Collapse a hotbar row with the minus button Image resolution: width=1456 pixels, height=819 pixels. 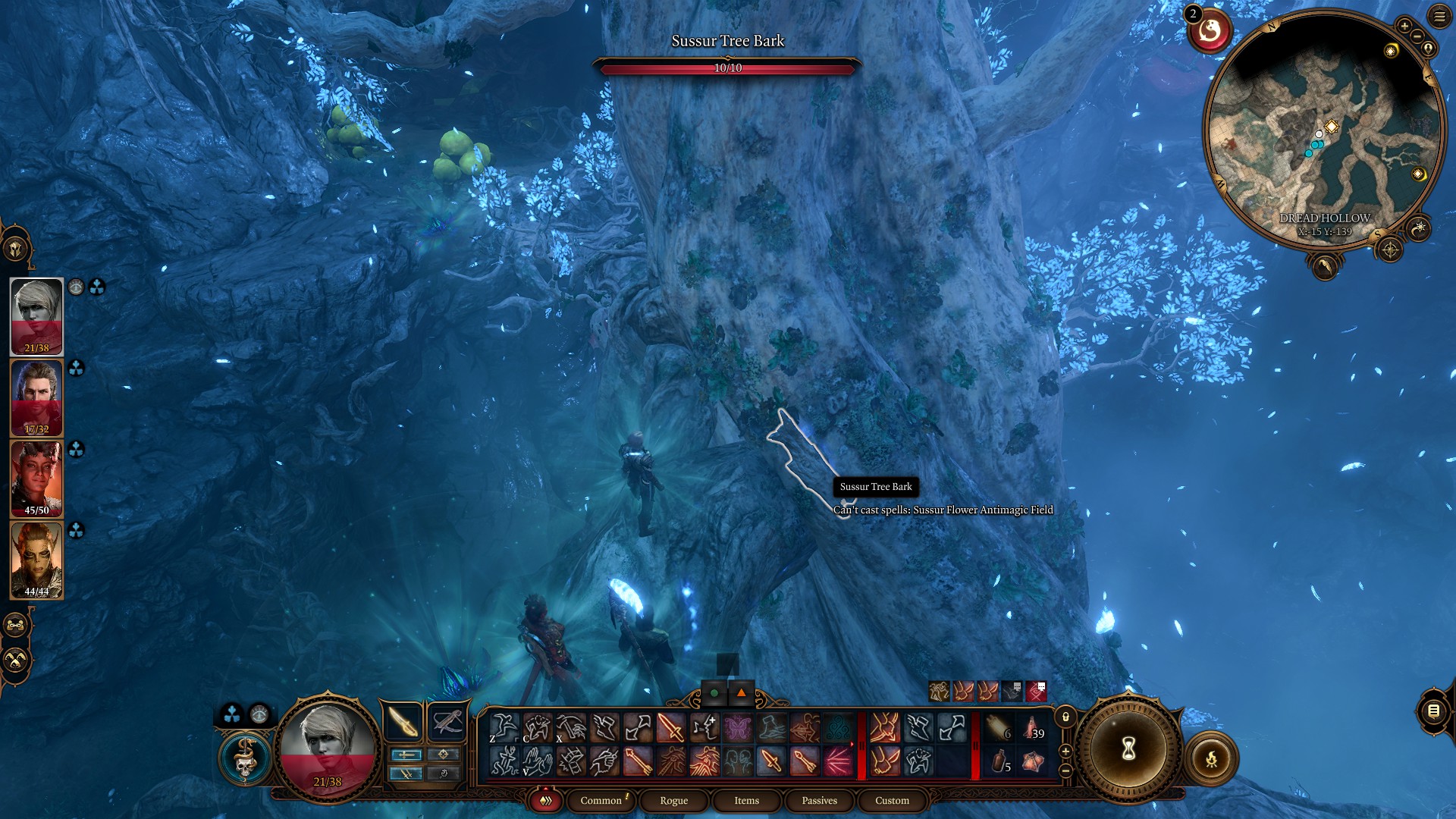[1065, 771]
